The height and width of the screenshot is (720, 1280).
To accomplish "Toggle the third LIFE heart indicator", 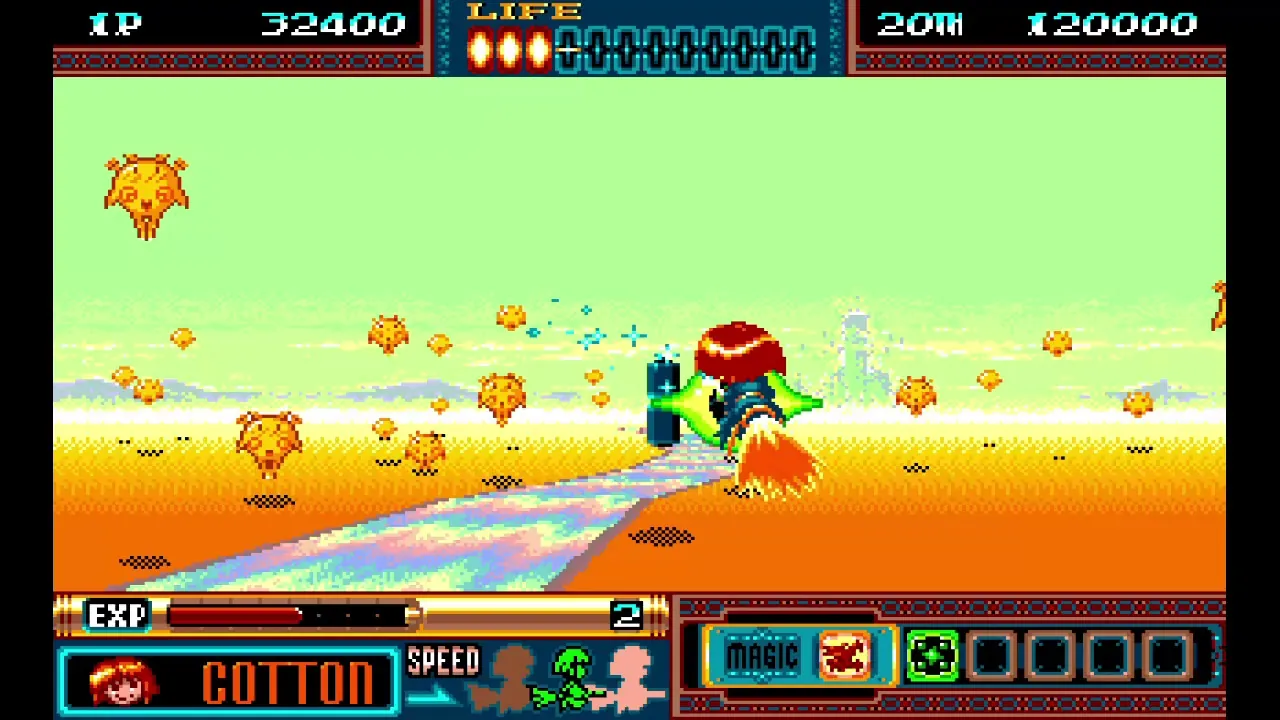I will coord(539,48).
